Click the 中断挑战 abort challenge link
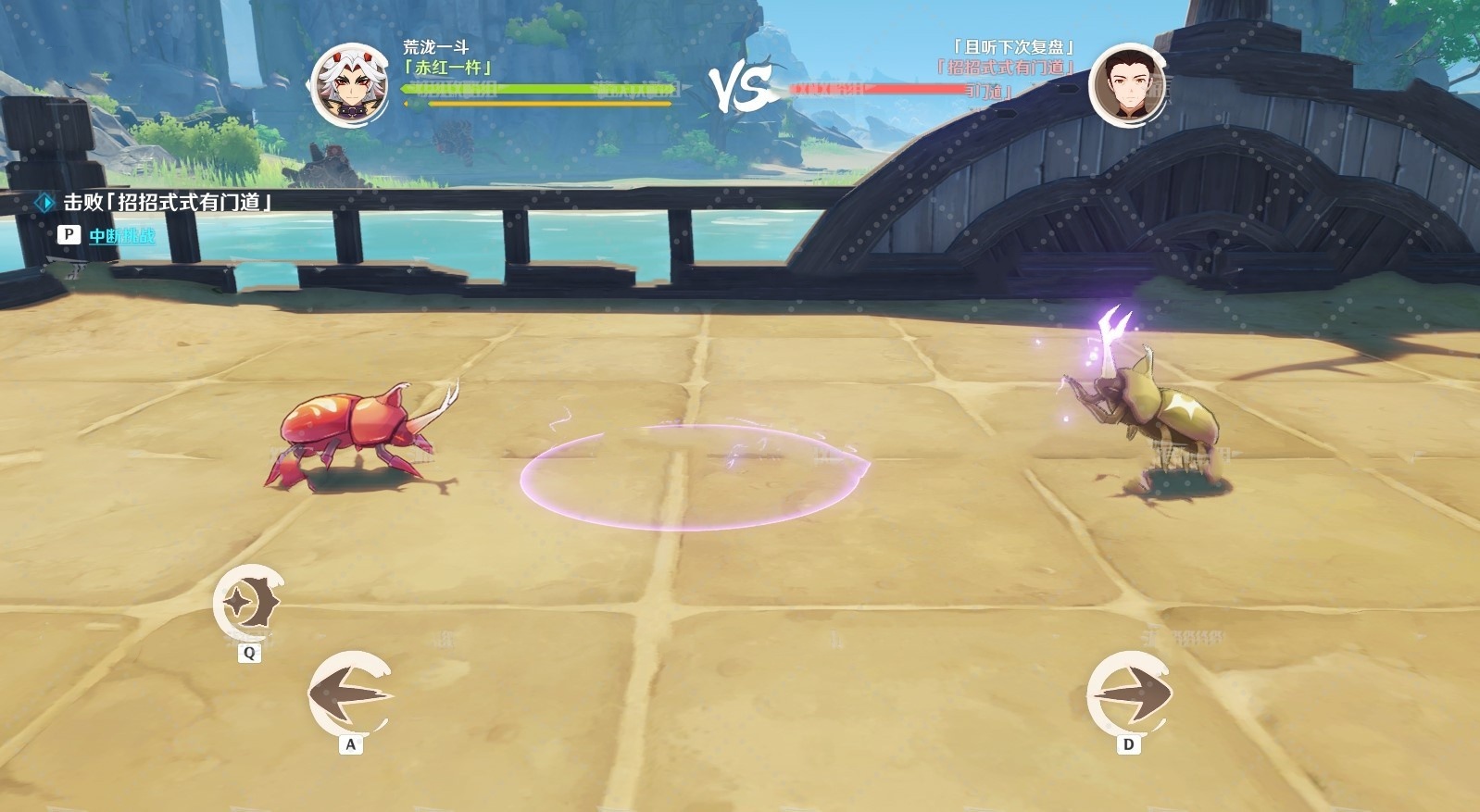The height and width of the screenshot is (812, 1480). click(x=121, y=236)
